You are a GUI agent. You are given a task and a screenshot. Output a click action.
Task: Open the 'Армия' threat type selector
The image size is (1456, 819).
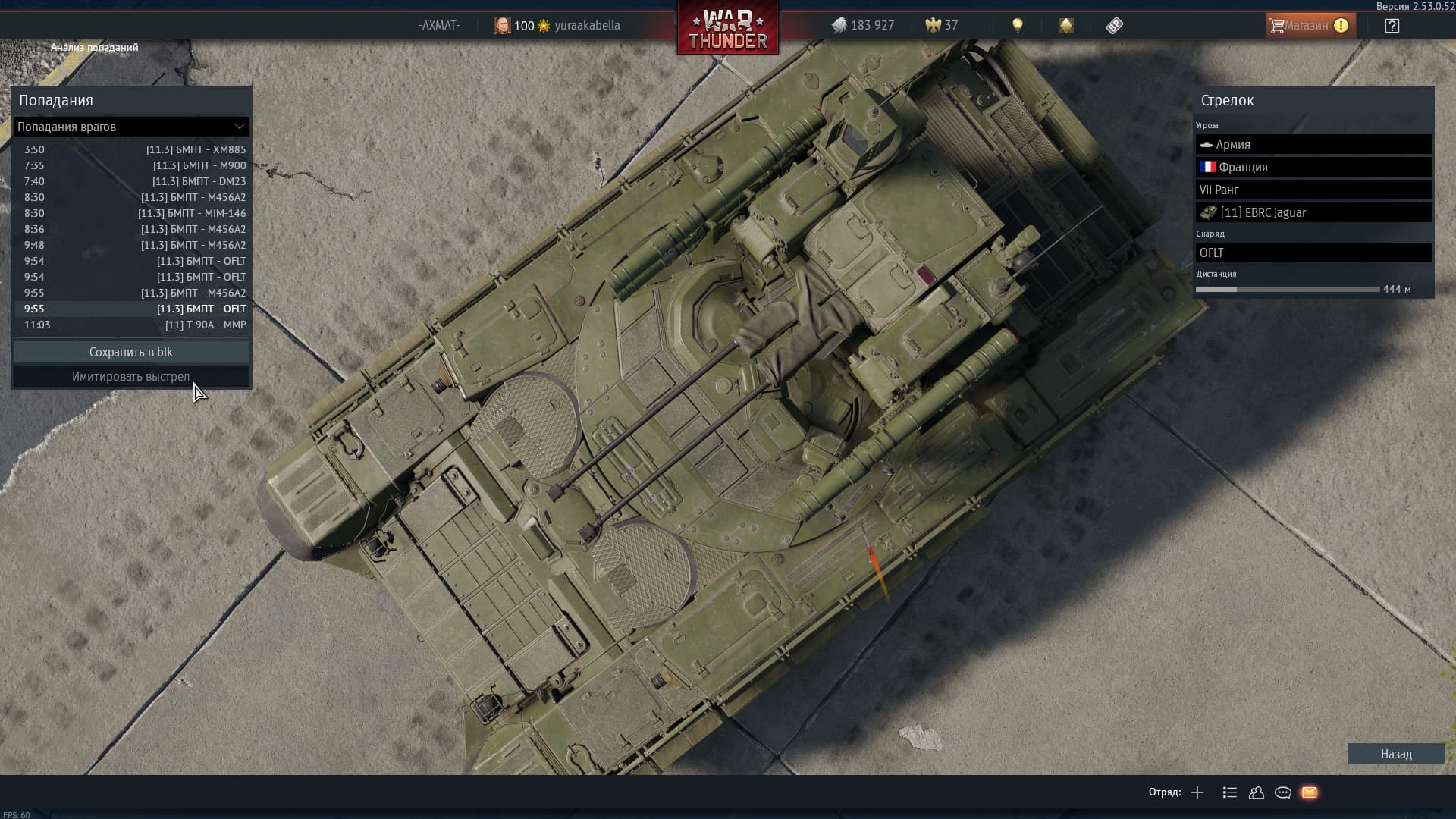point(1313,144)
